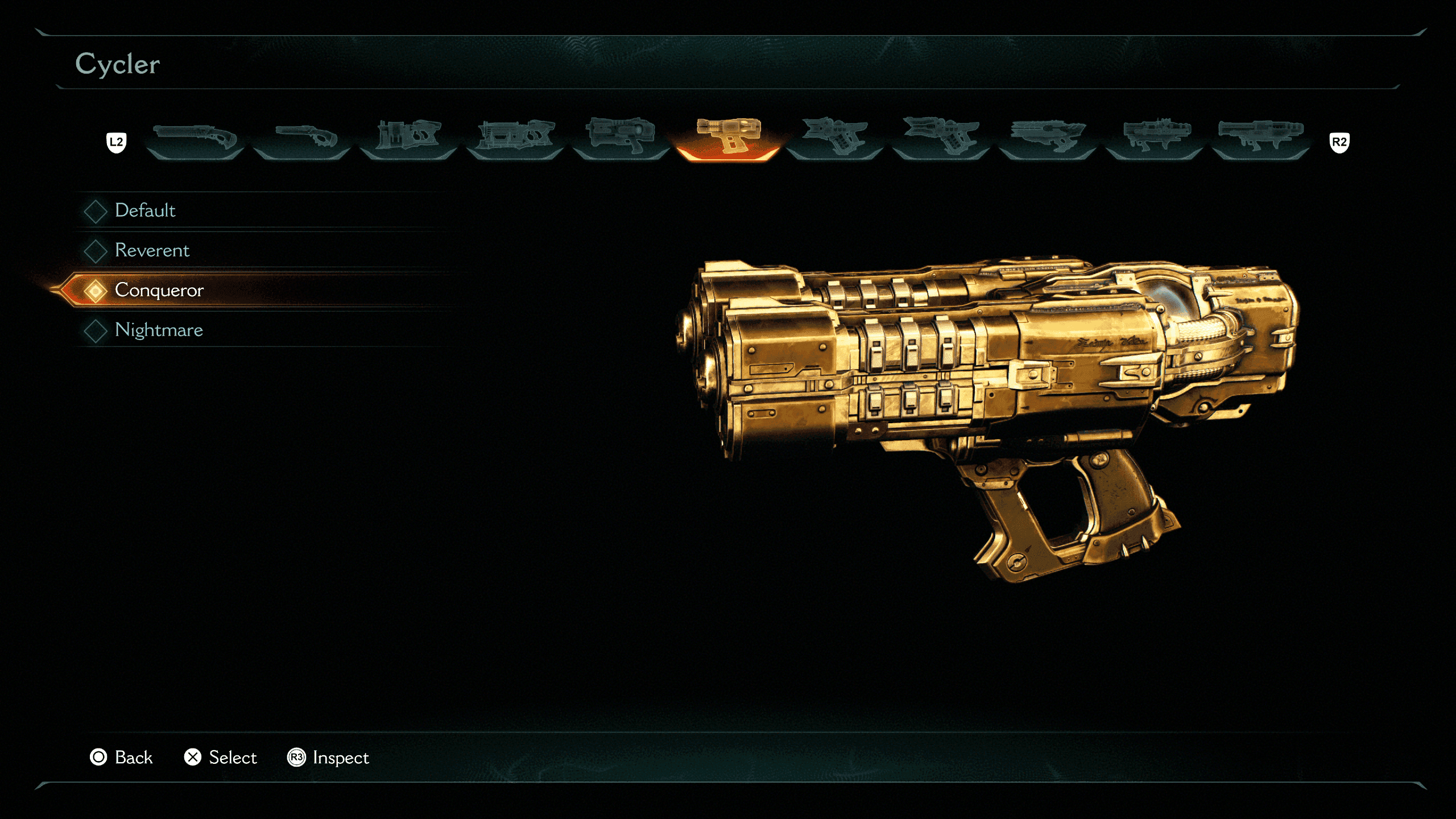Screen dimensions: 1456x819
Task: Click the highlighted gold Cycler tab
Action: pos(728,138)
